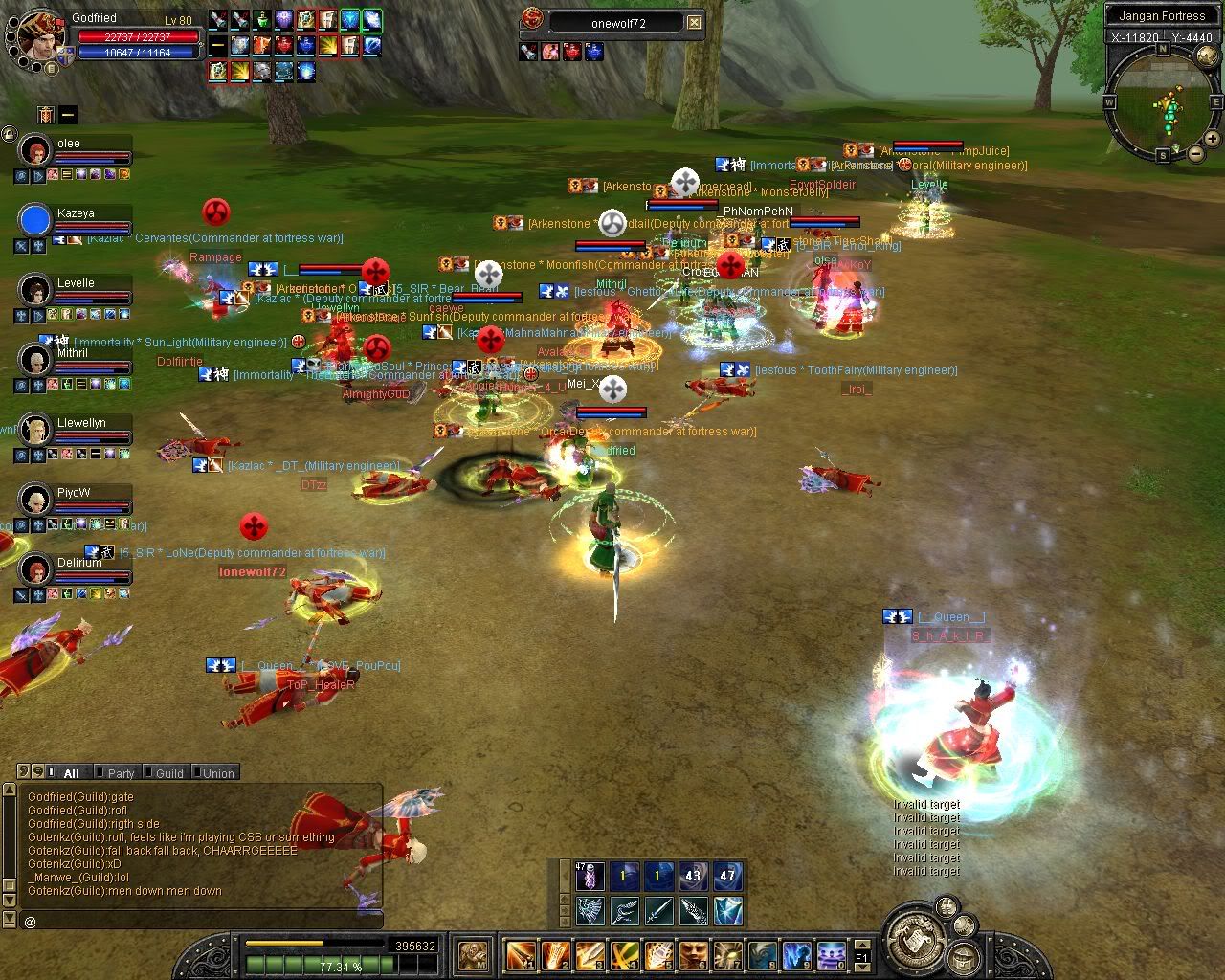This screenshot has width=1225, height=980.
Task: Use the item stack showing 43
Action: (x=693, y=876)
